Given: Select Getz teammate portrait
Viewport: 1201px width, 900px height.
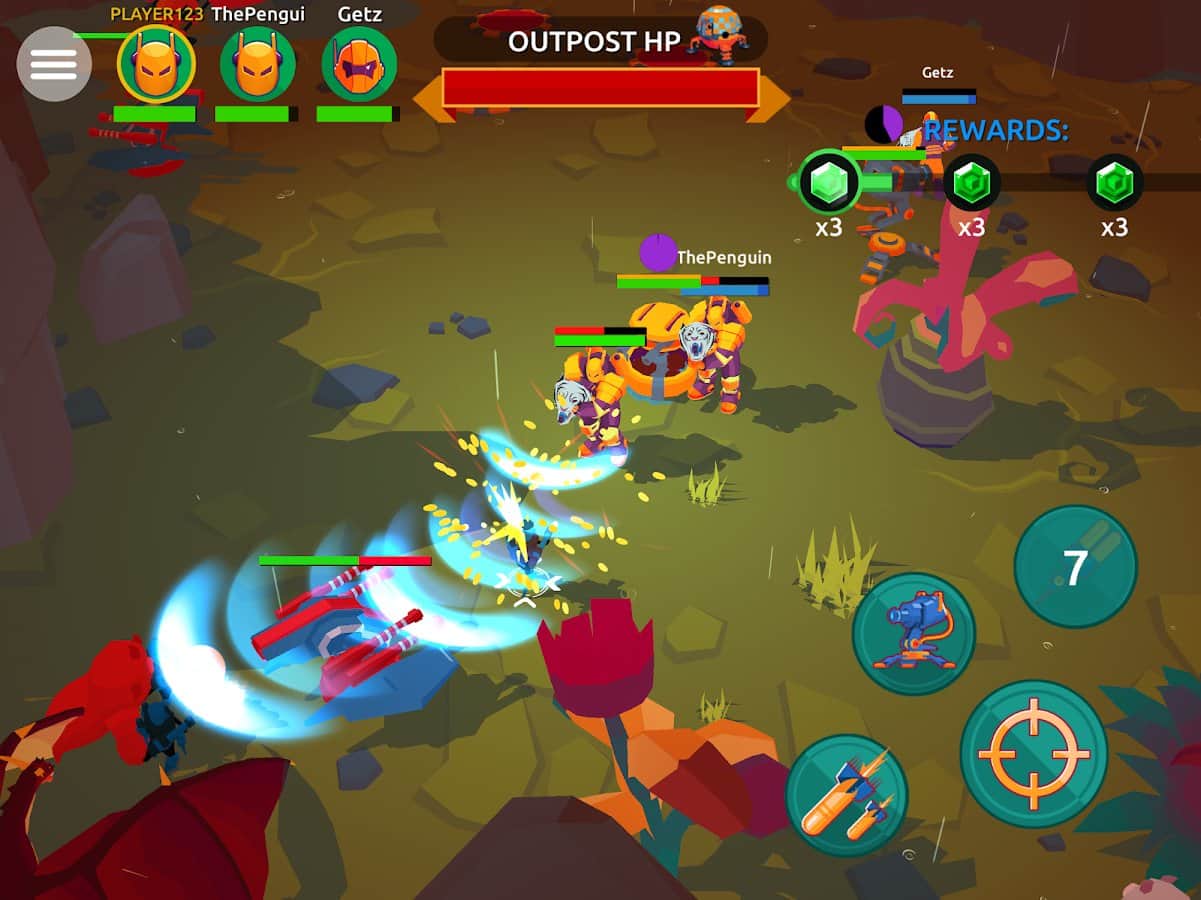Looking at the screenshot, I should pos(359,65).
